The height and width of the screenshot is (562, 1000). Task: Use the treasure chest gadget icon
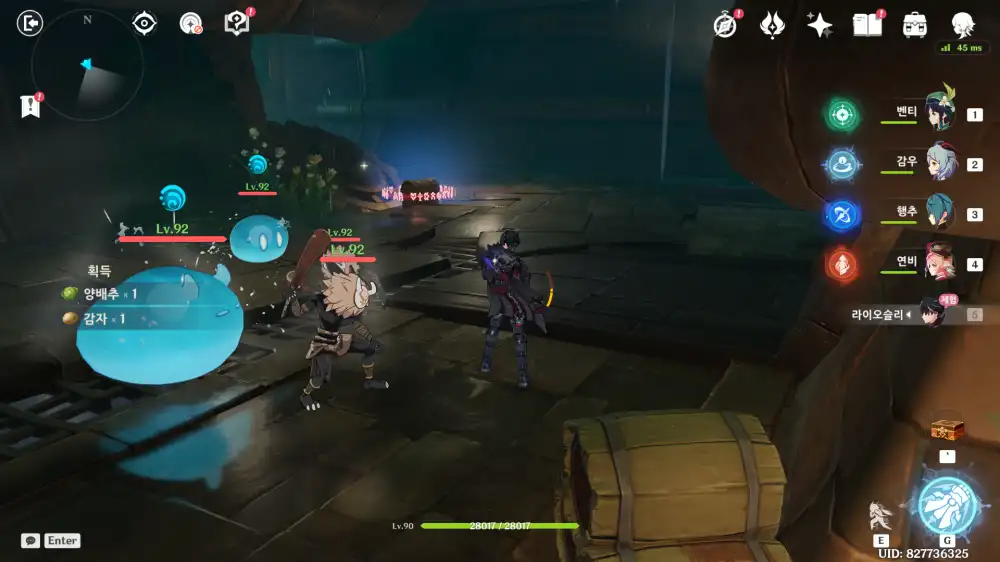coord(946,431)
